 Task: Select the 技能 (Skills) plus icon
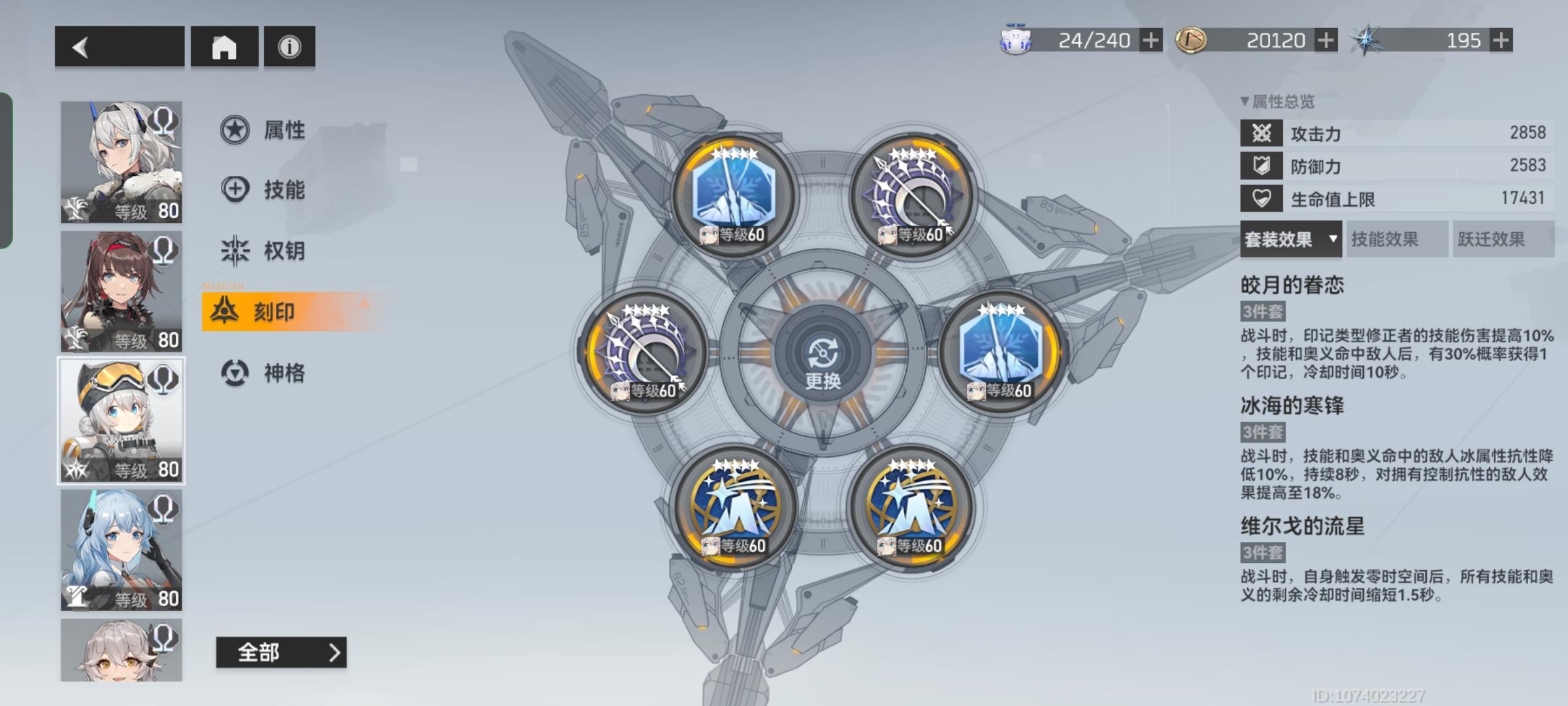(233, 190)
